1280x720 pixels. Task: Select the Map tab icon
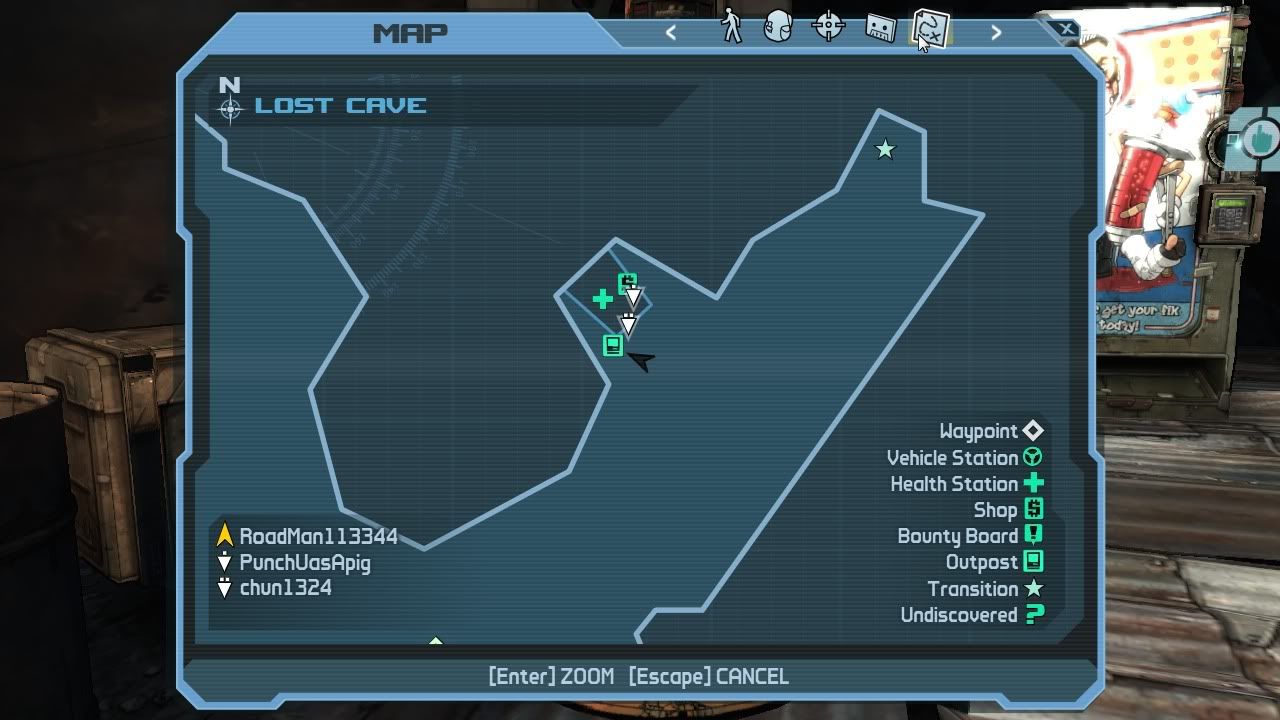click(x=930, y=28)
